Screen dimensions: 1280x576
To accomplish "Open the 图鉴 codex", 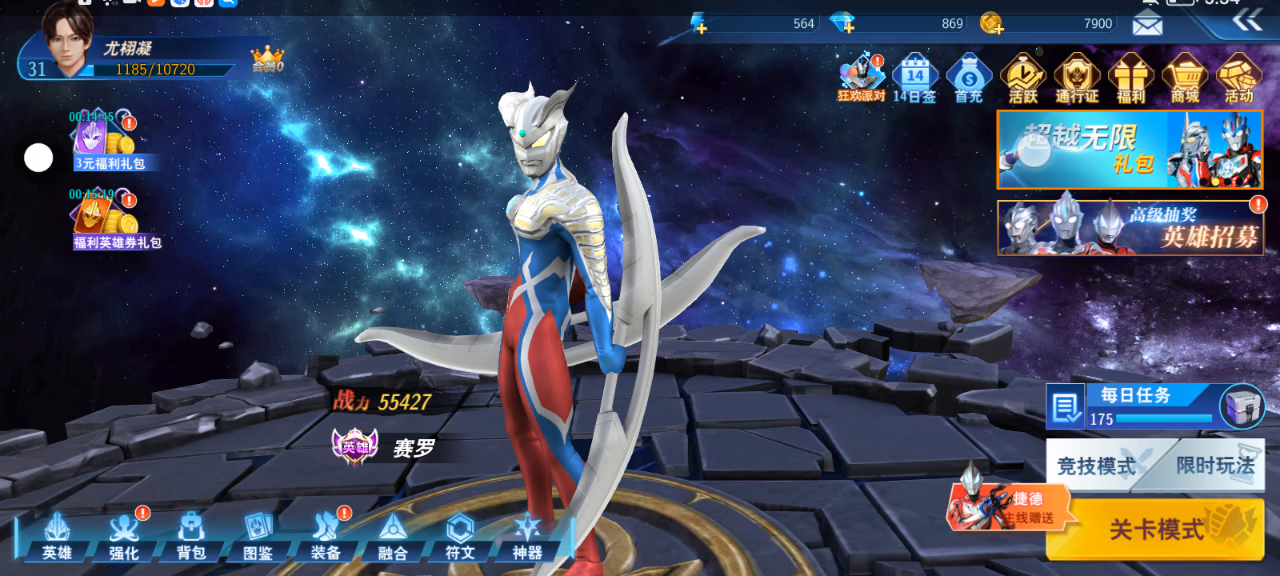I will 258,537.
